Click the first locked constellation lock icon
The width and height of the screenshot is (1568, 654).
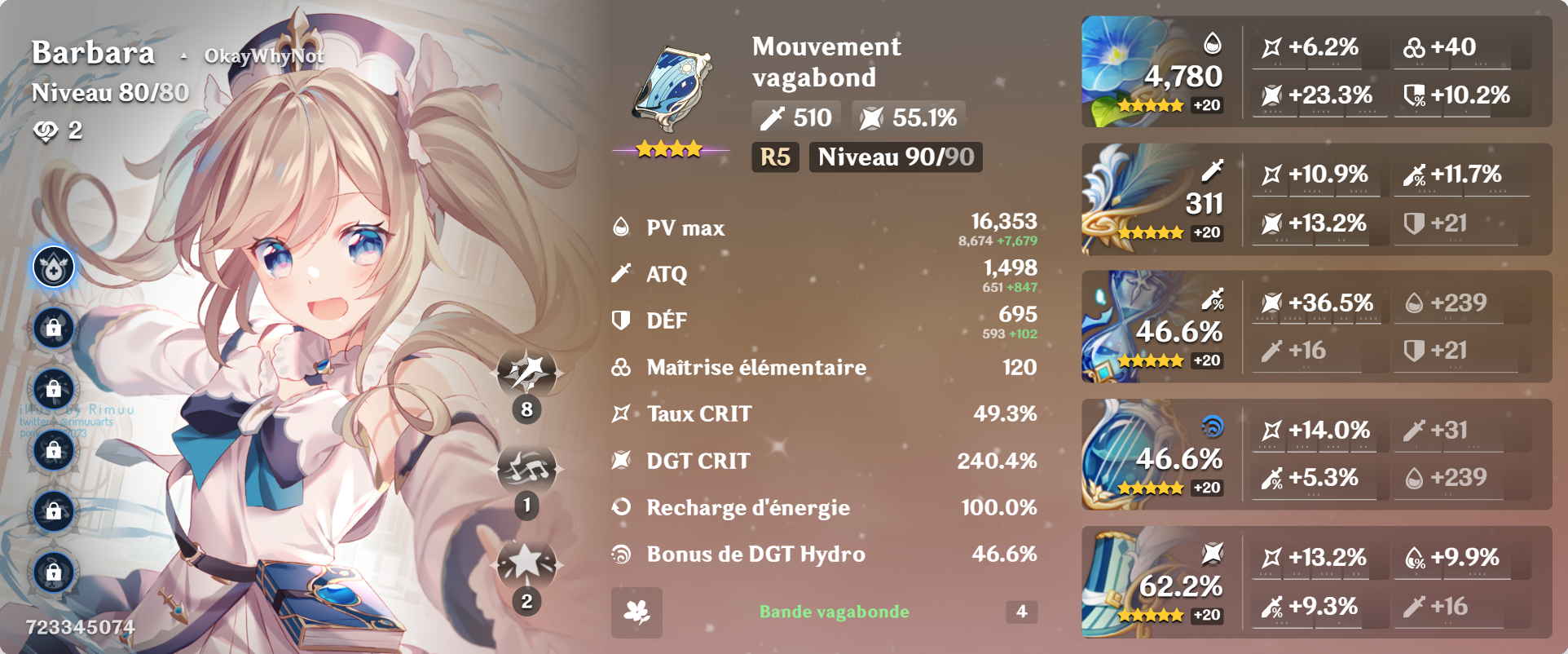pos(52,326)
